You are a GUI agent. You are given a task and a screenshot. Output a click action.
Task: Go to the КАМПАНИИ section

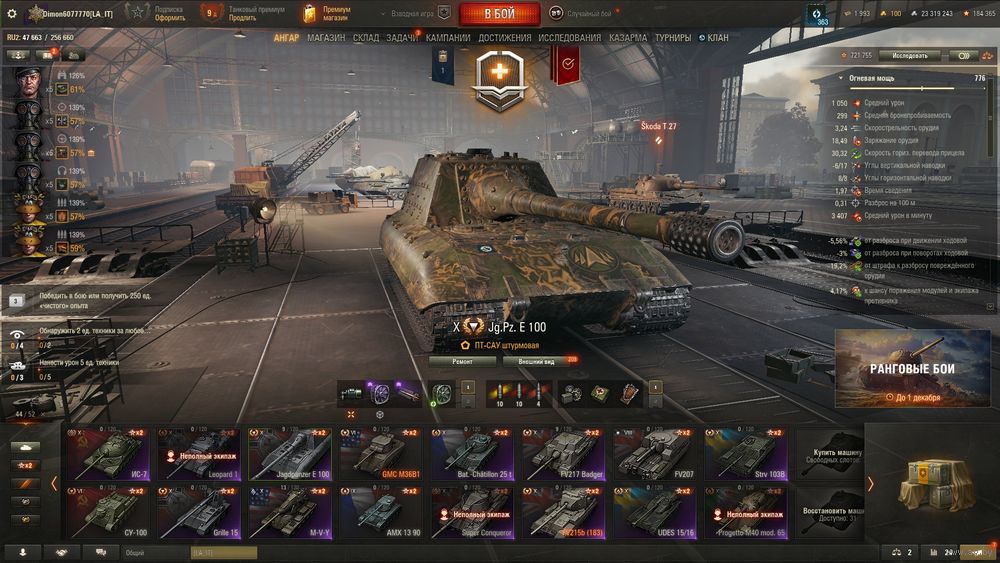tap(448, 38)
